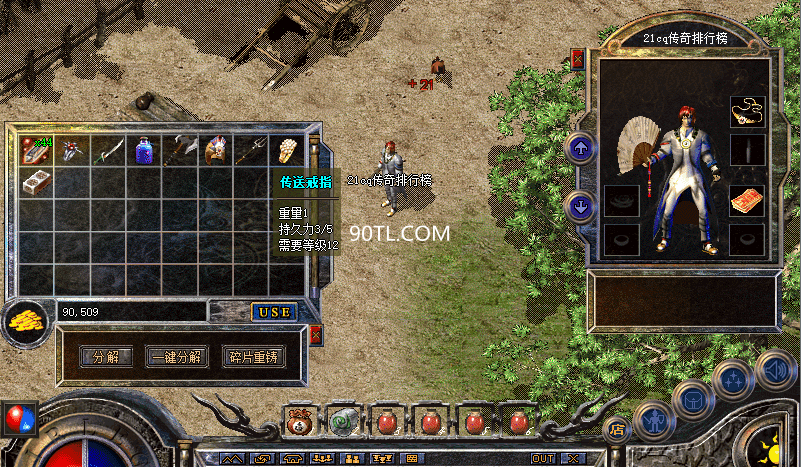Viewport: 801px width, 467px height.
Task: Choose the 一键分解 one-click decompose button
Action: point(177,357)
